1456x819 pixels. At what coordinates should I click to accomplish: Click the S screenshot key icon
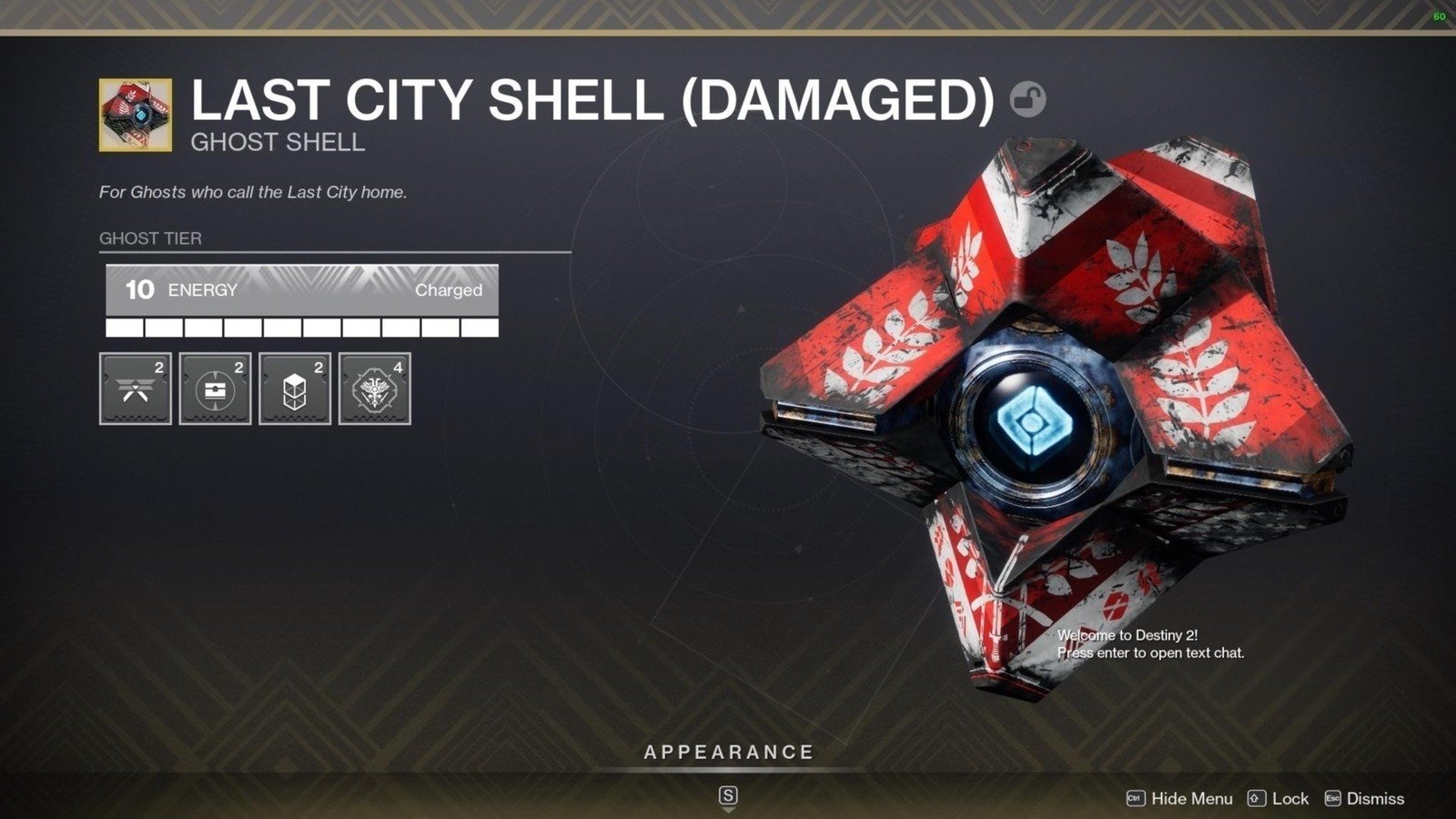pos(728,795)
